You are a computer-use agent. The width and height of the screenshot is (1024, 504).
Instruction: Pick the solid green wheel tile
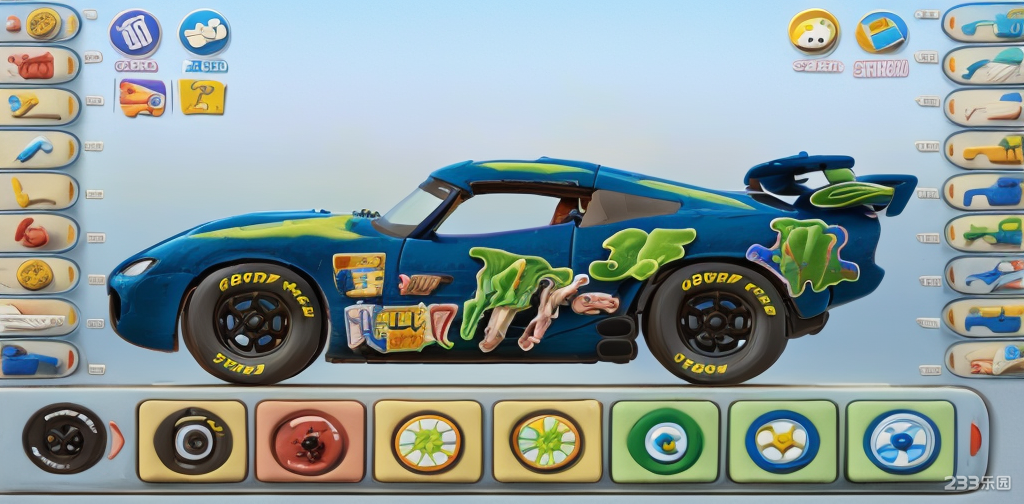click(x=664, y=441)
